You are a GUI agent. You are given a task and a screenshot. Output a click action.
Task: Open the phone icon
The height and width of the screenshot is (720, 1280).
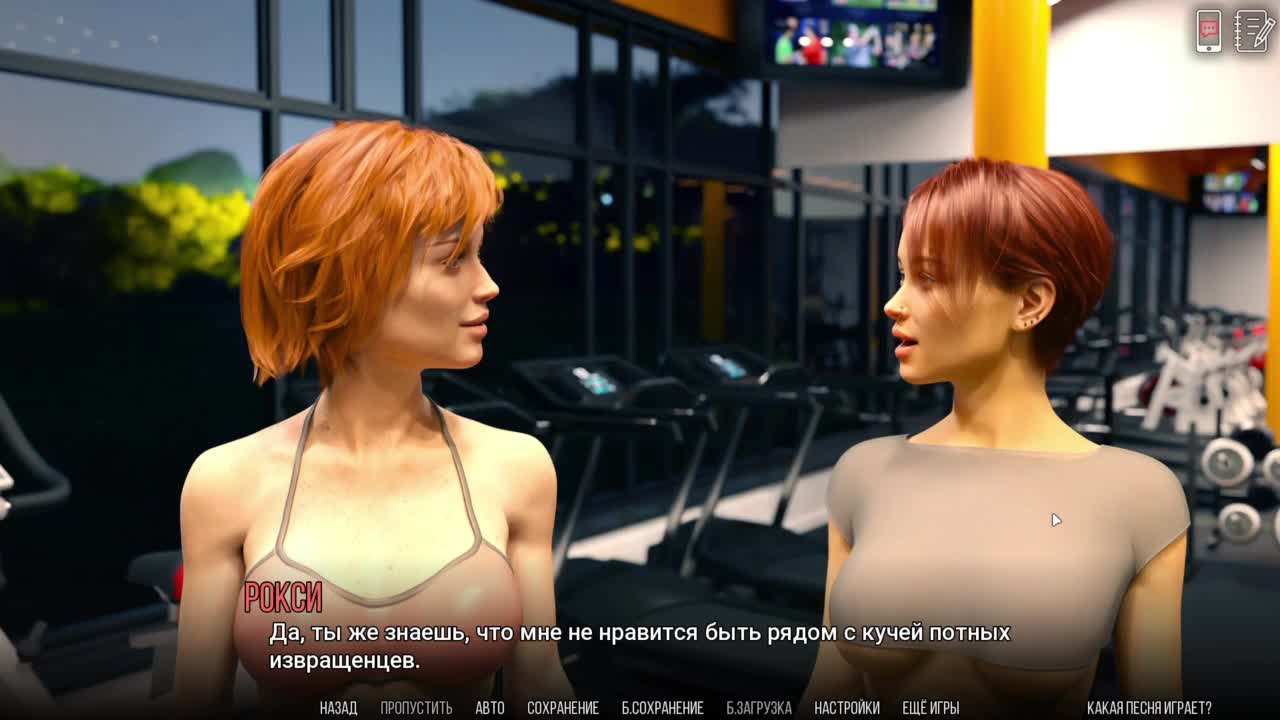pos(1209,31)
